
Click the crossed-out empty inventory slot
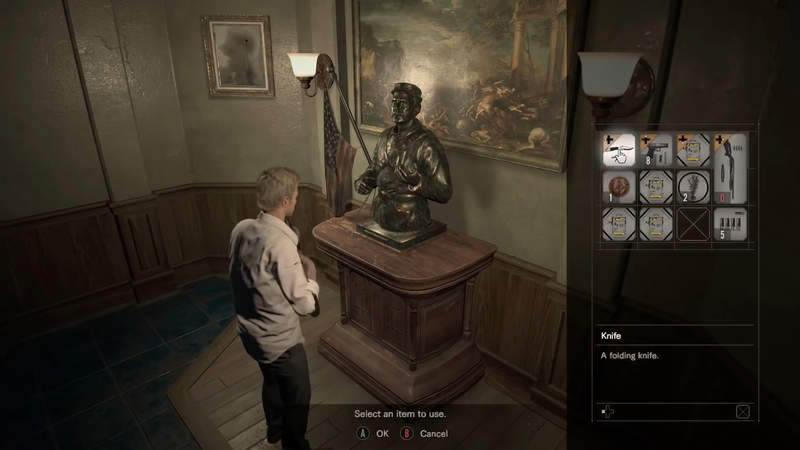point(694,224)
